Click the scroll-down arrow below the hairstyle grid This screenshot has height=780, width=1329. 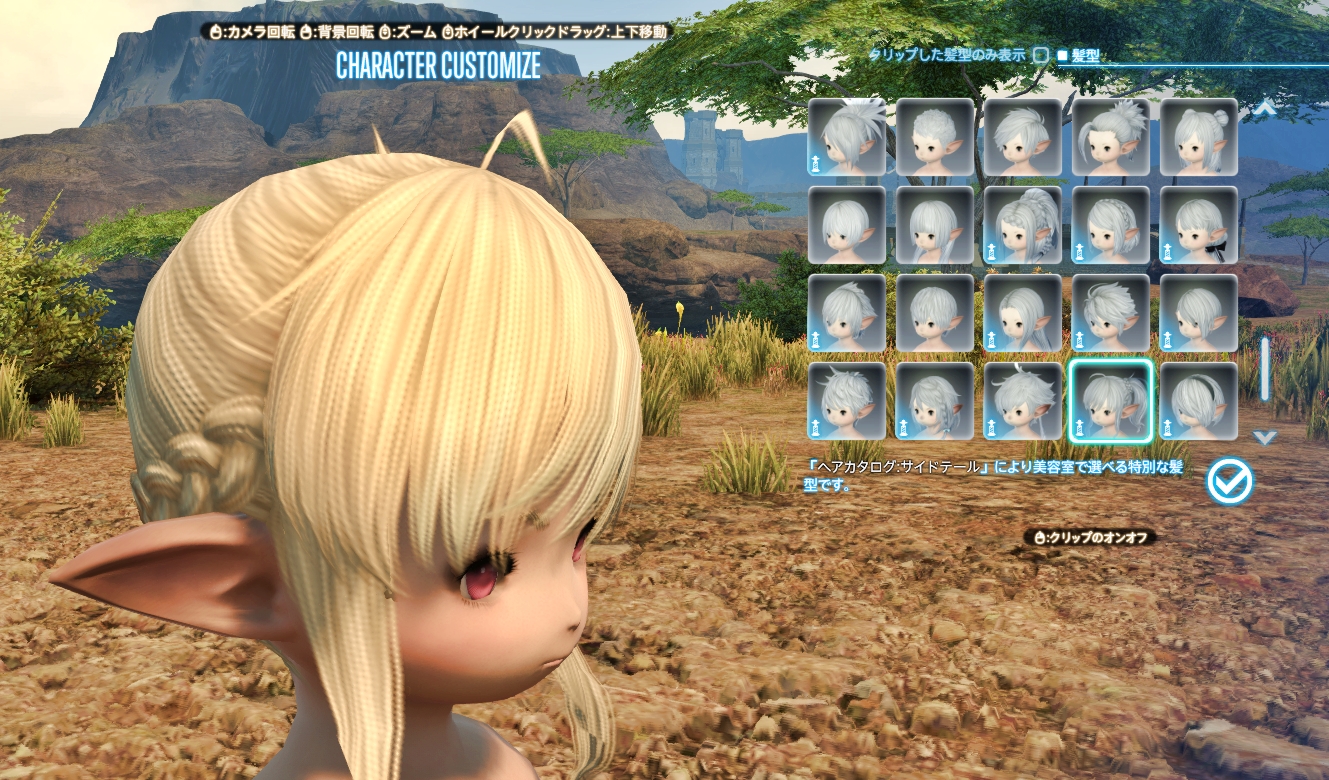1264,437
